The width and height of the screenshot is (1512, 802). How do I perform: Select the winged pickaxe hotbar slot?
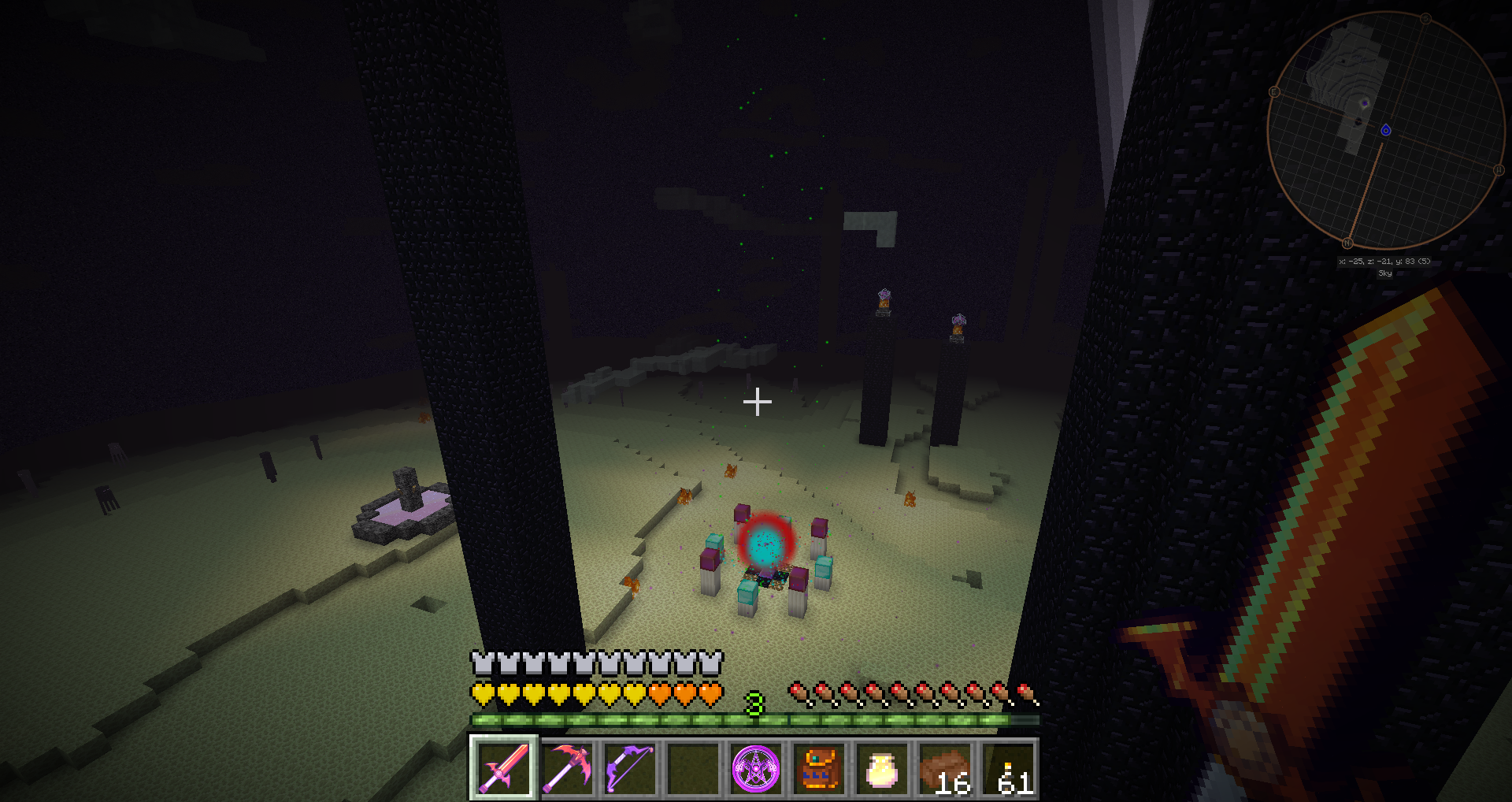pos(567,768)
